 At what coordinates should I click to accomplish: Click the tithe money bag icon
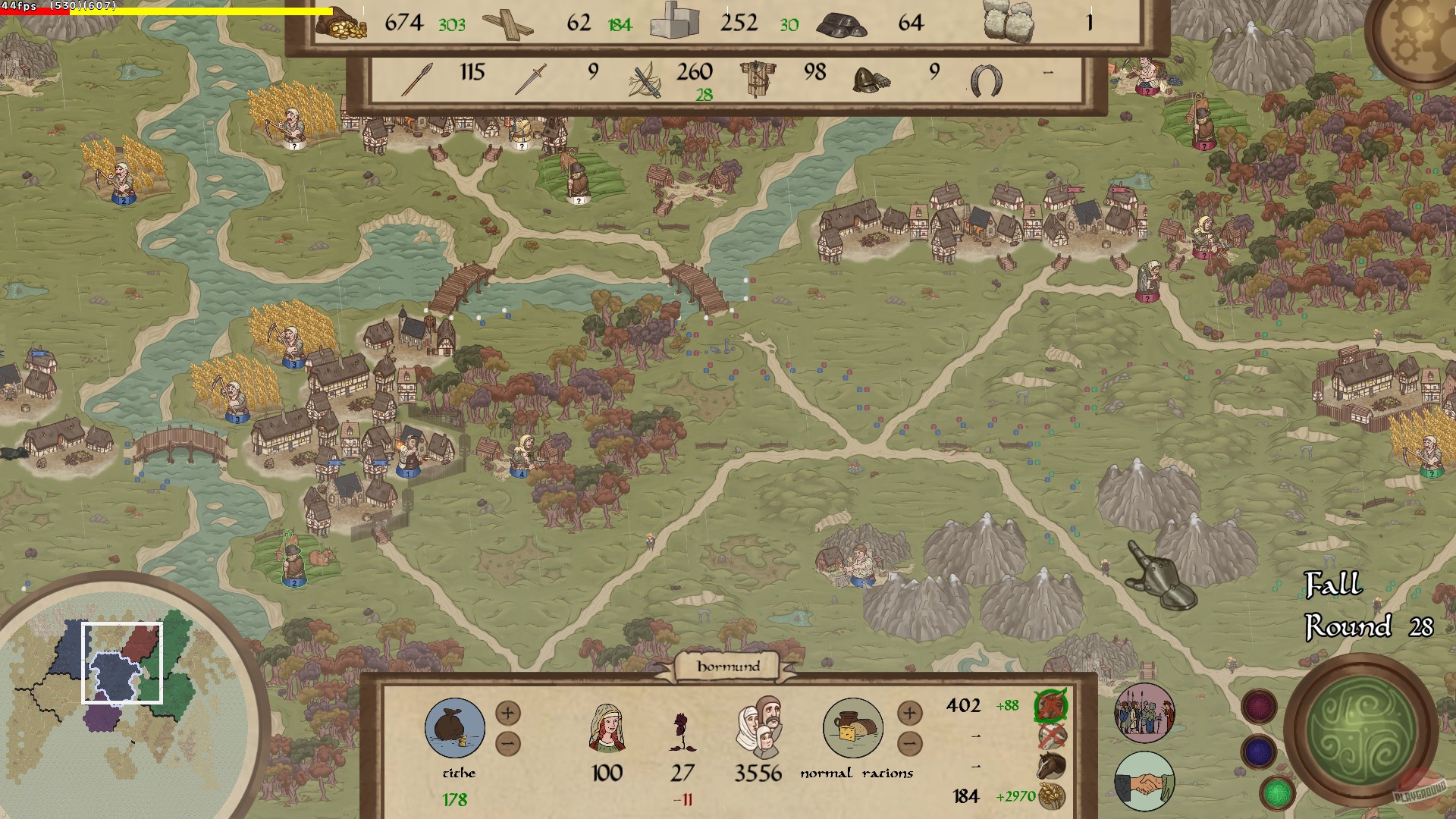(455, 728)
